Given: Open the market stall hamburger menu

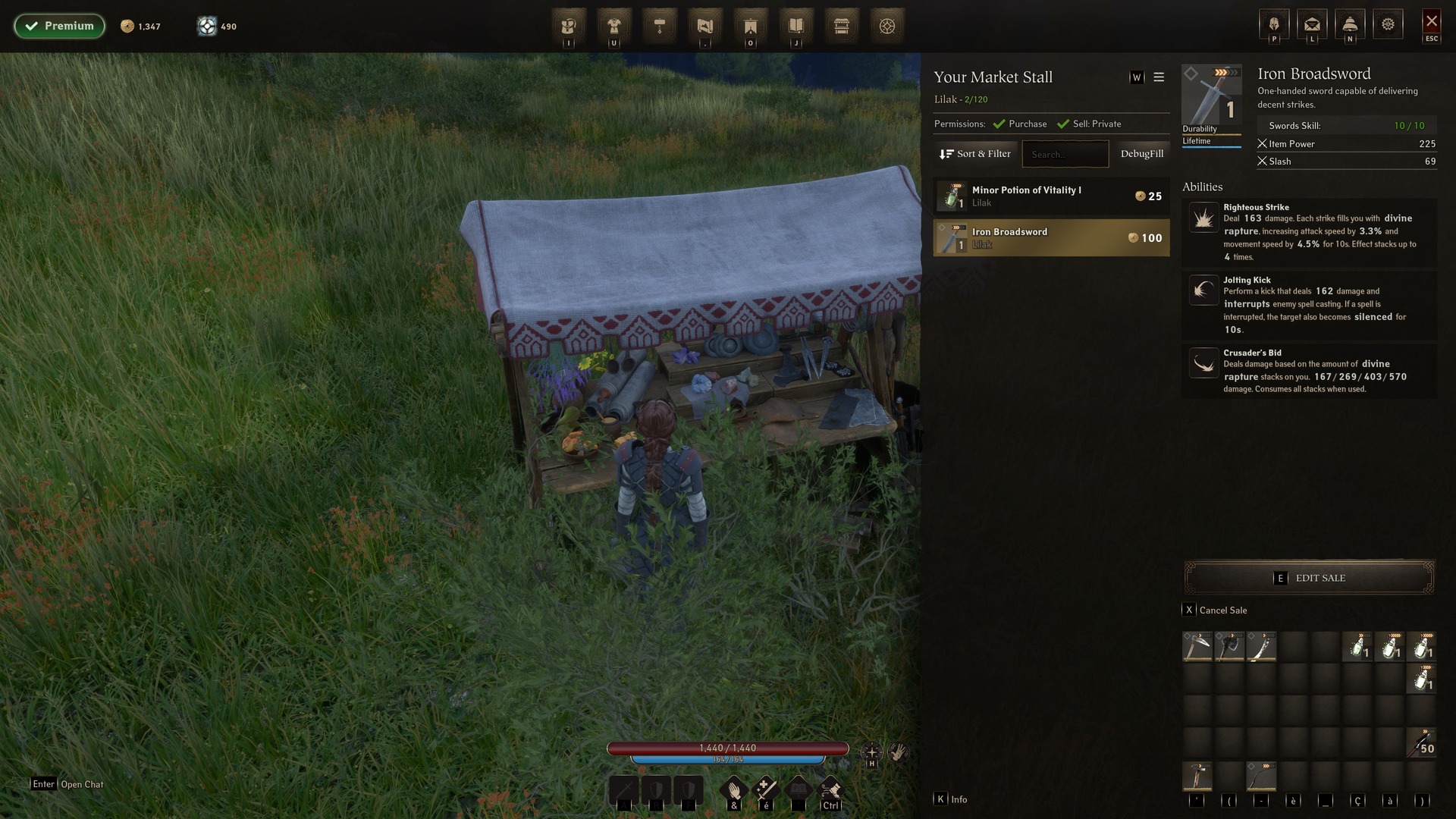Looking at the screenshot, I should [1159, 77].
